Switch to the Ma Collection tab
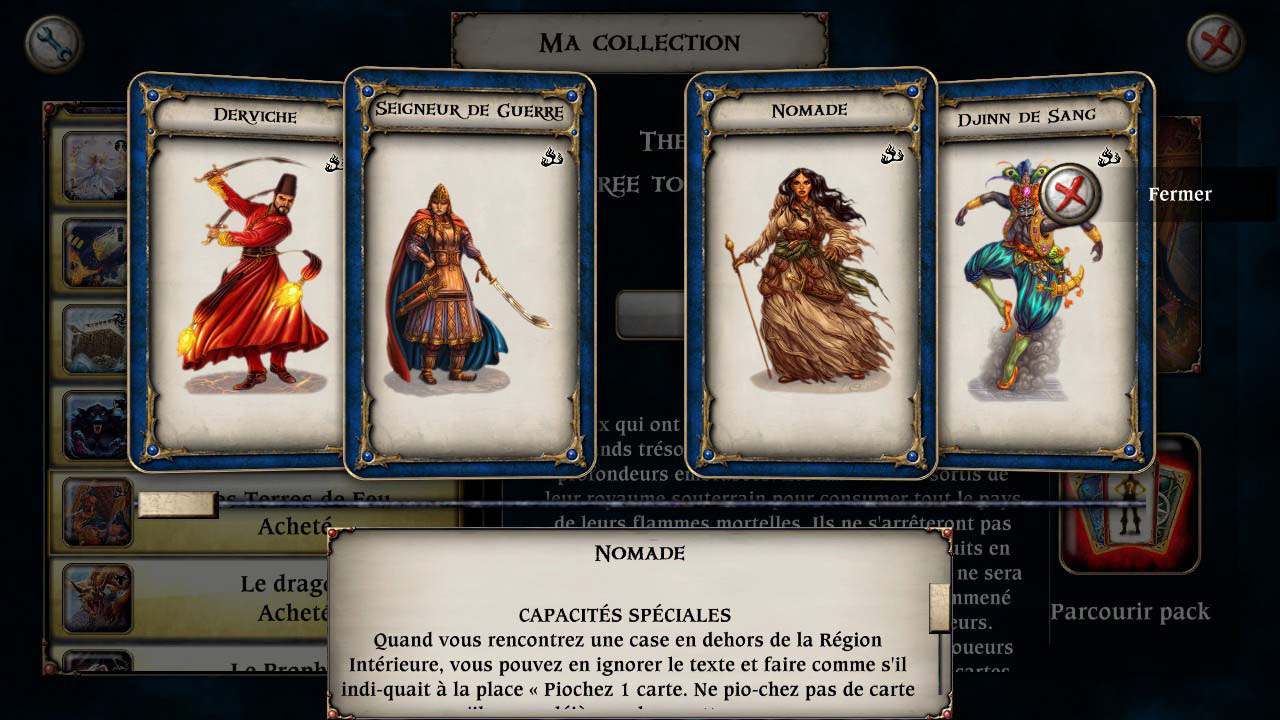The width and height of the screenshot is (1280, 720). pyautogui.click(x=638, y=42)
